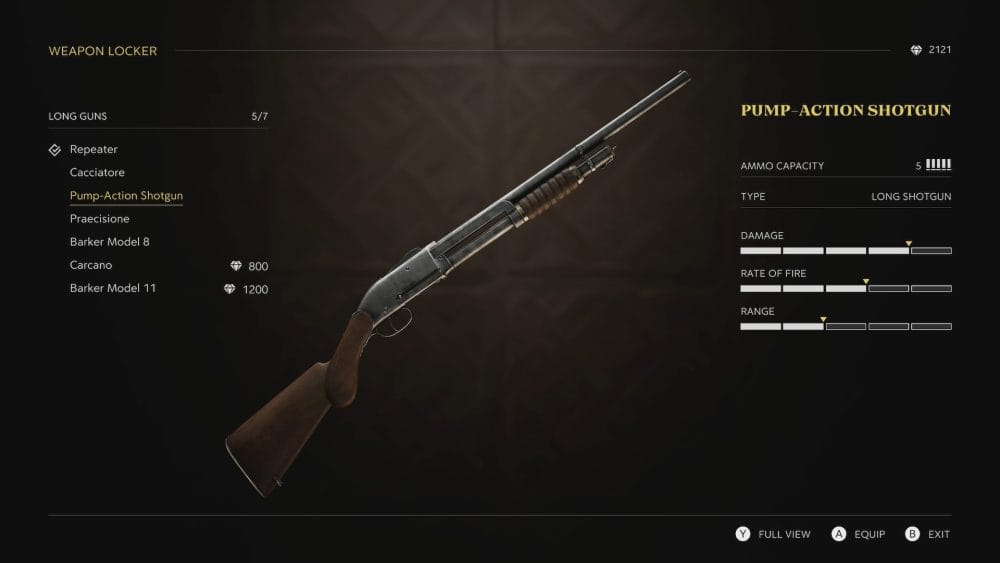The height and width of the screenshot is (563, 1000).
Task: Choose the Barker Model 8
Action: [110, 242]
